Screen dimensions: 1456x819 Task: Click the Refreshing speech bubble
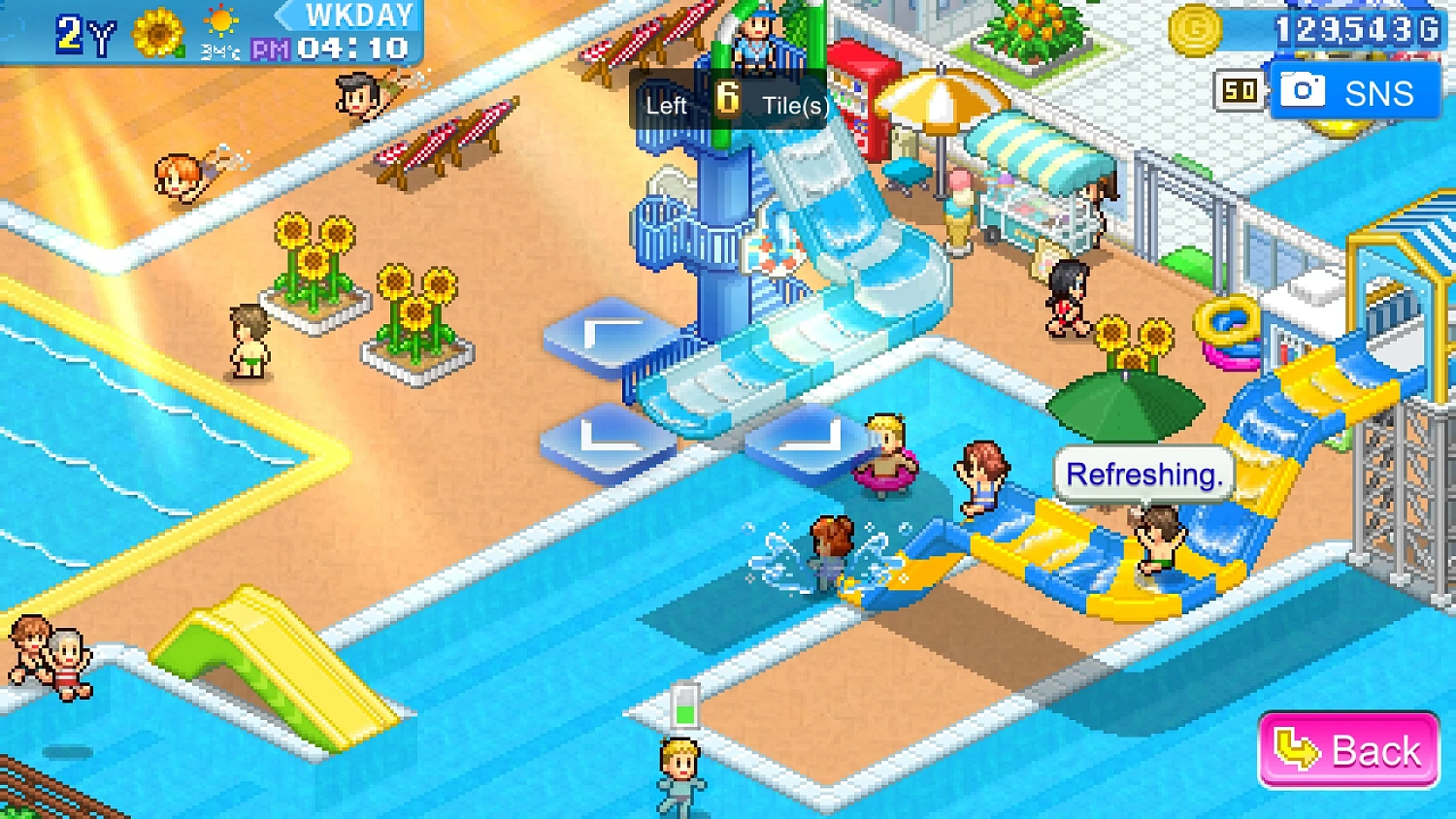coord(1143,474)
